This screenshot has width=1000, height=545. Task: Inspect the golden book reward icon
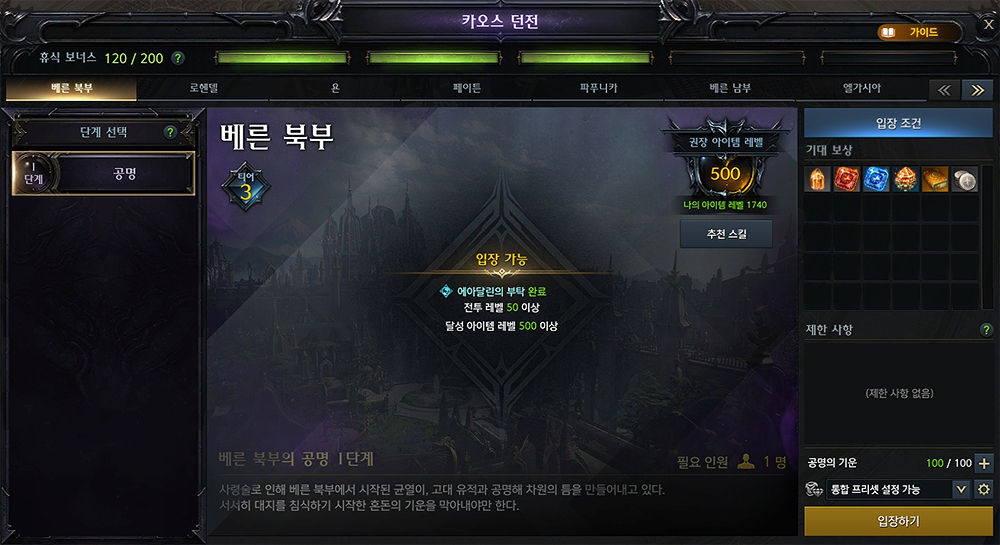pos(935,180)
